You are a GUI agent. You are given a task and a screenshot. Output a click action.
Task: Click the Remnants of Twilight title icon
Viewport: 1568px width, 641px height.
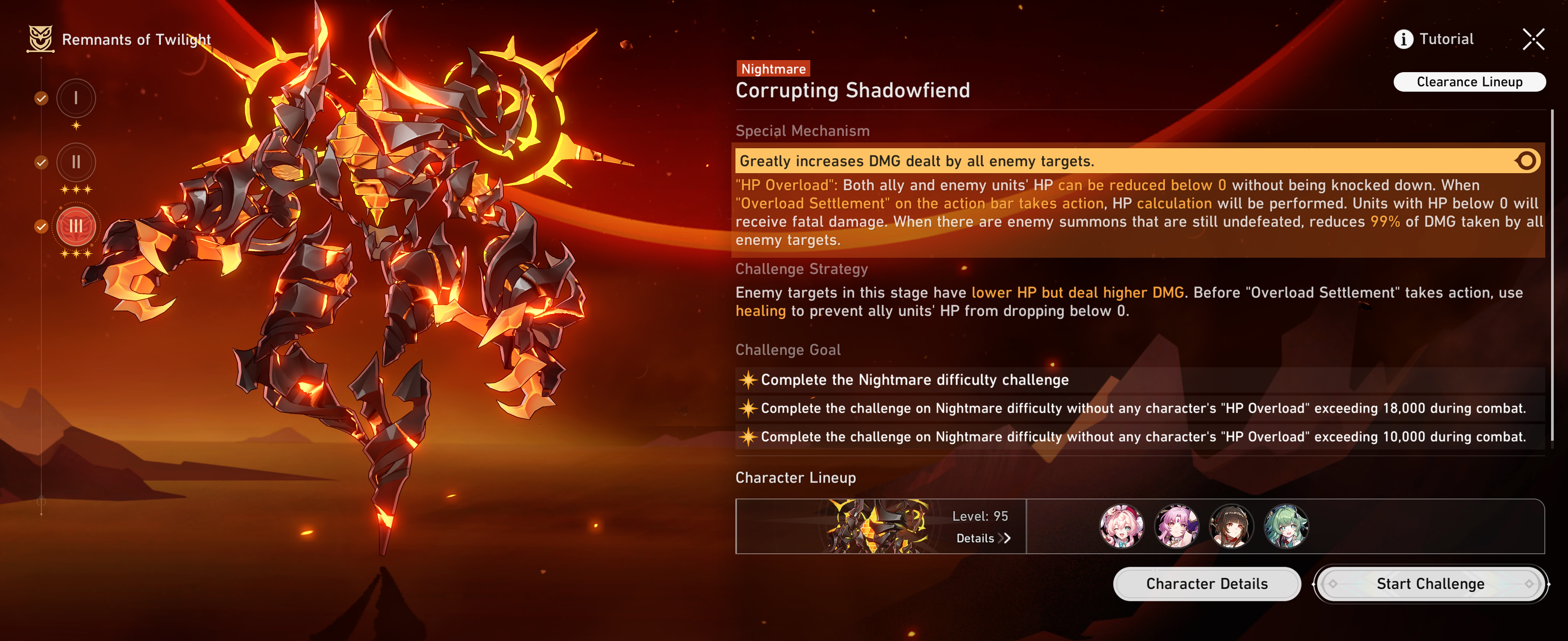41,39
